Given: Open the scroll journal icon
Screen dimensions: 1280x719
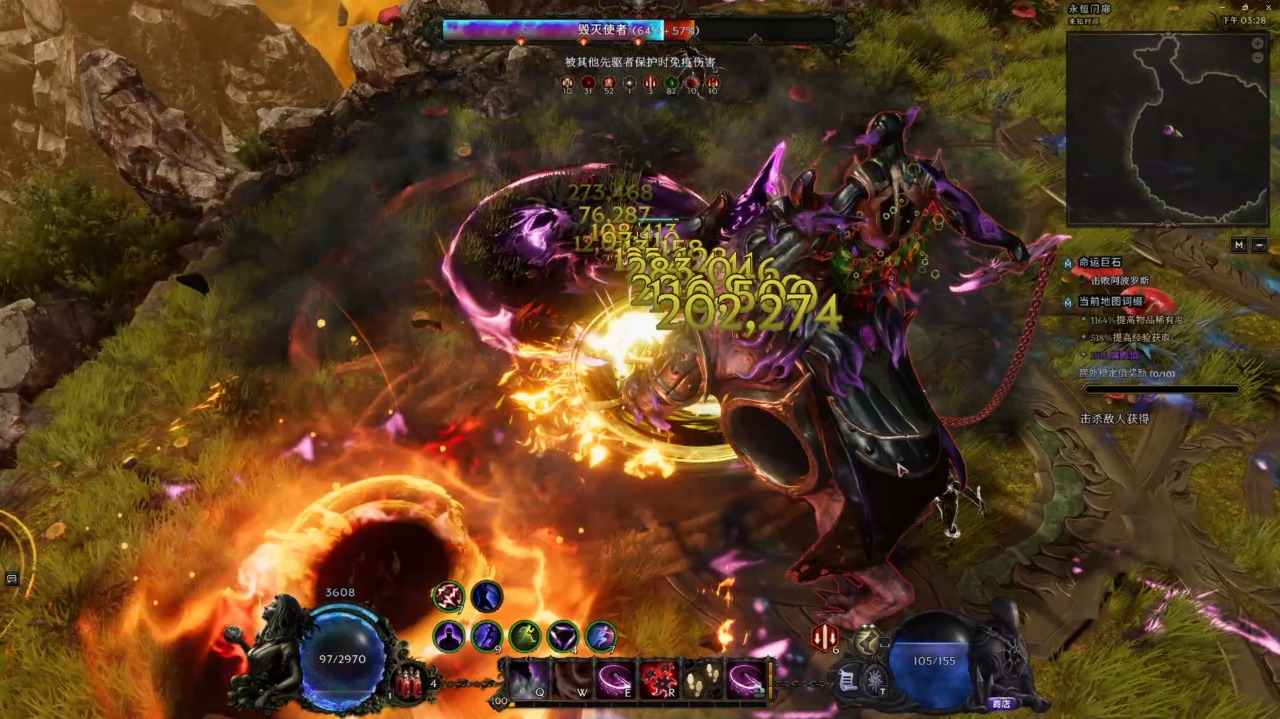Looking at the screenshot, I should click(847, 680).
